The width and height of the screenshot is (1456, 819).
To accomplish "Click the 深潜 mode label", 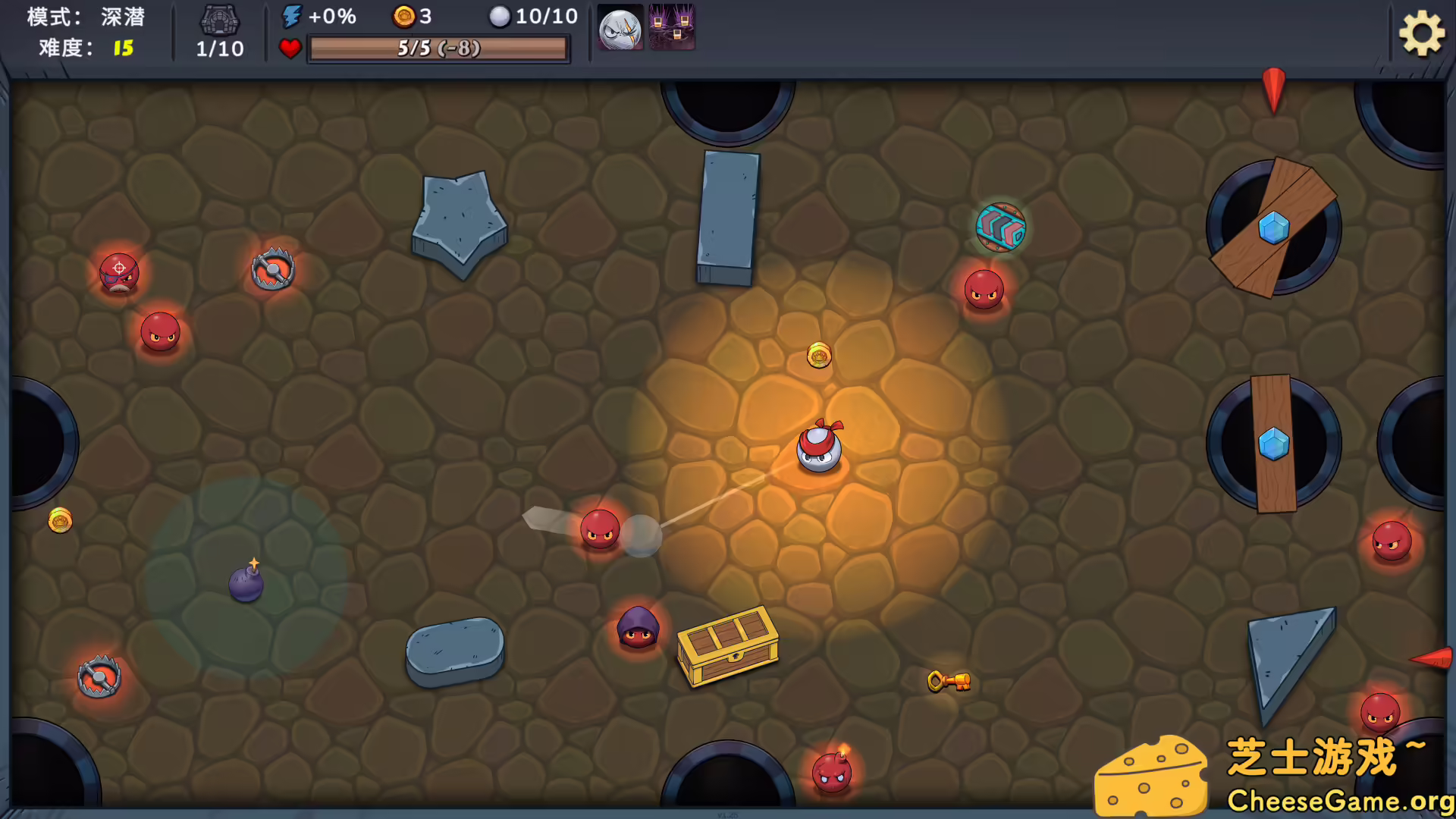I will (x=121, y=17).
